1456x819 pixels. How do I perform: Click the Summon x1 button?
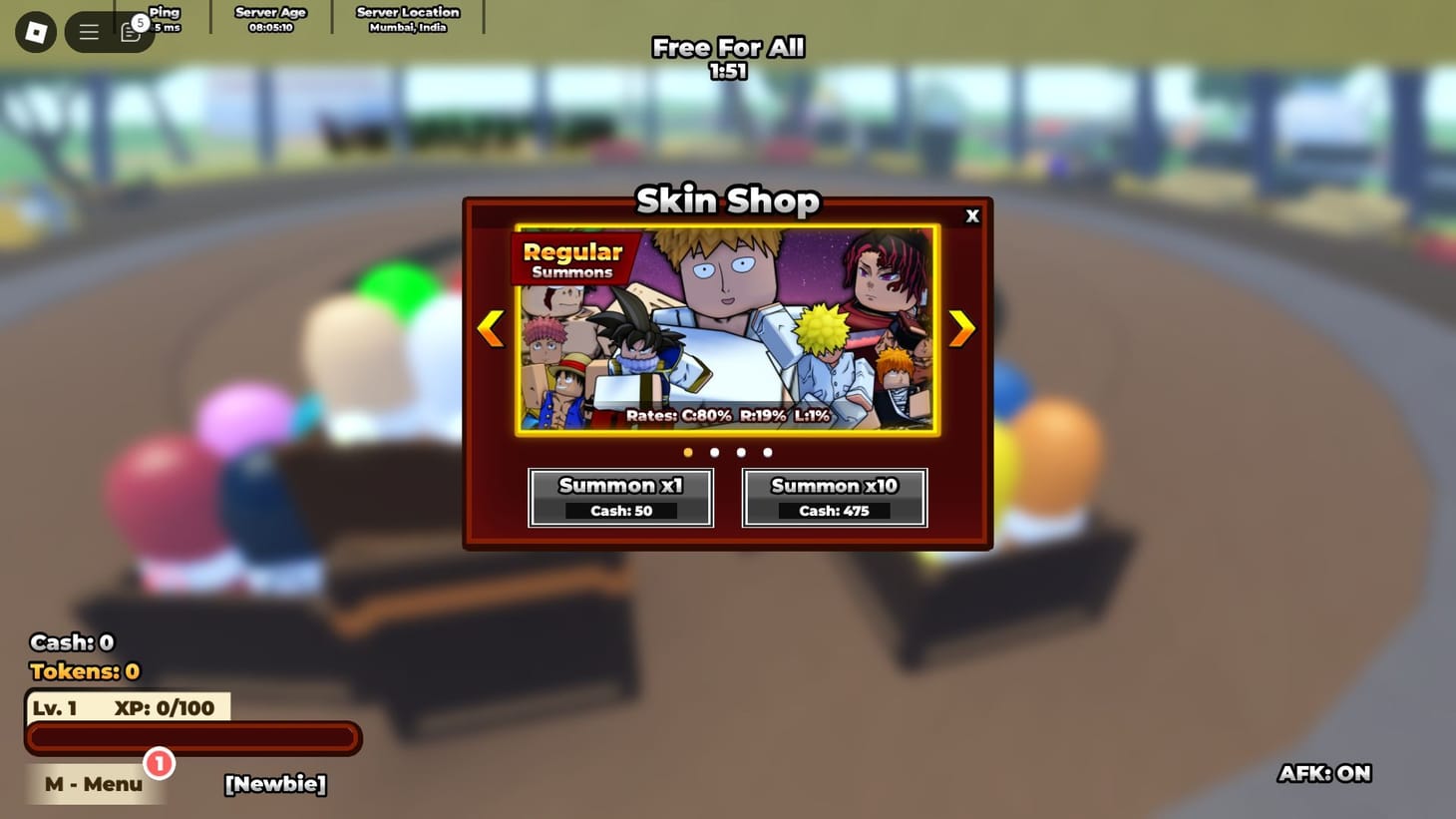(619, 497)
